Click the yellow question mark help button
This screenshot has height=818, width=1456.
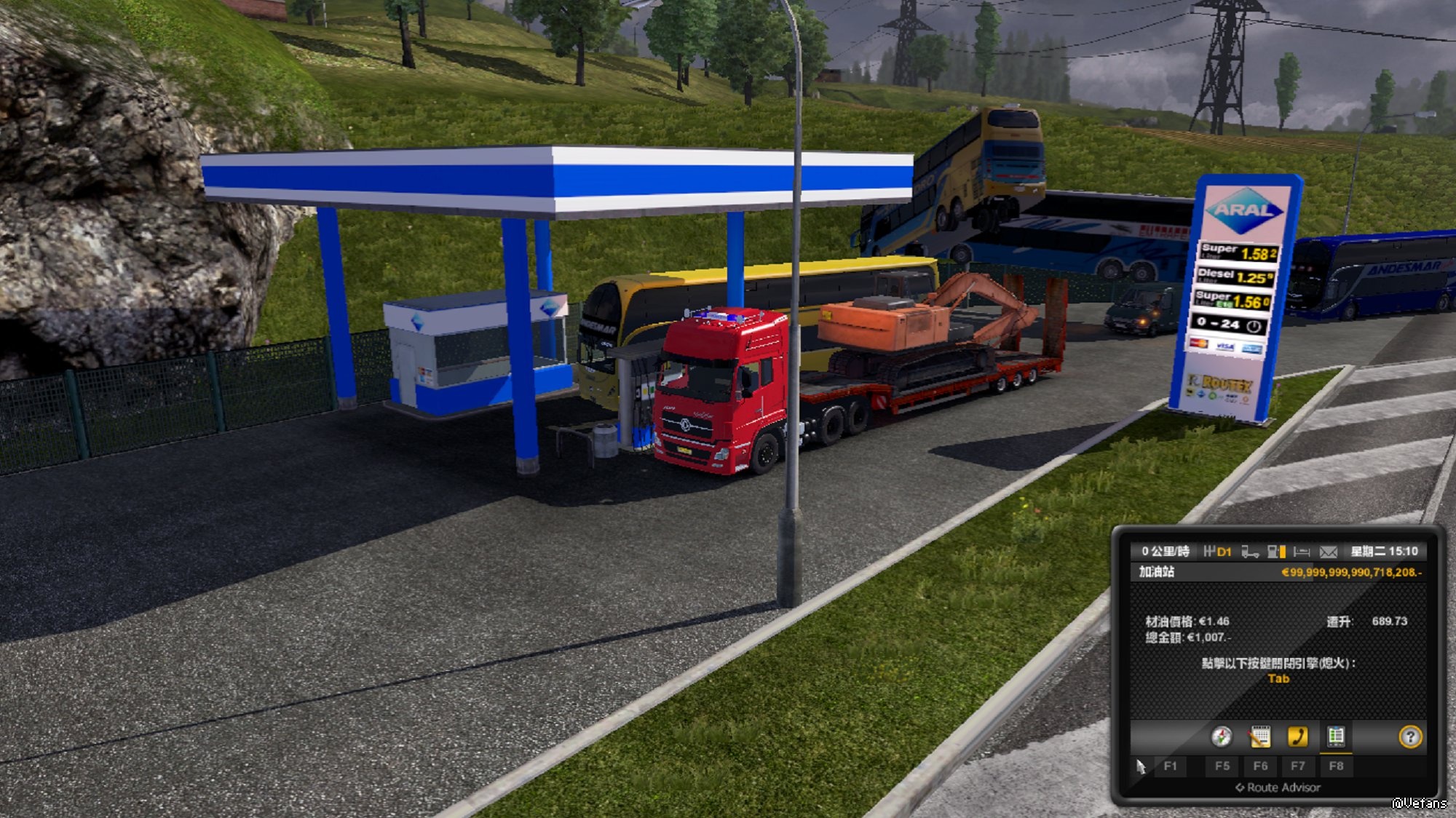(1410, 737)
